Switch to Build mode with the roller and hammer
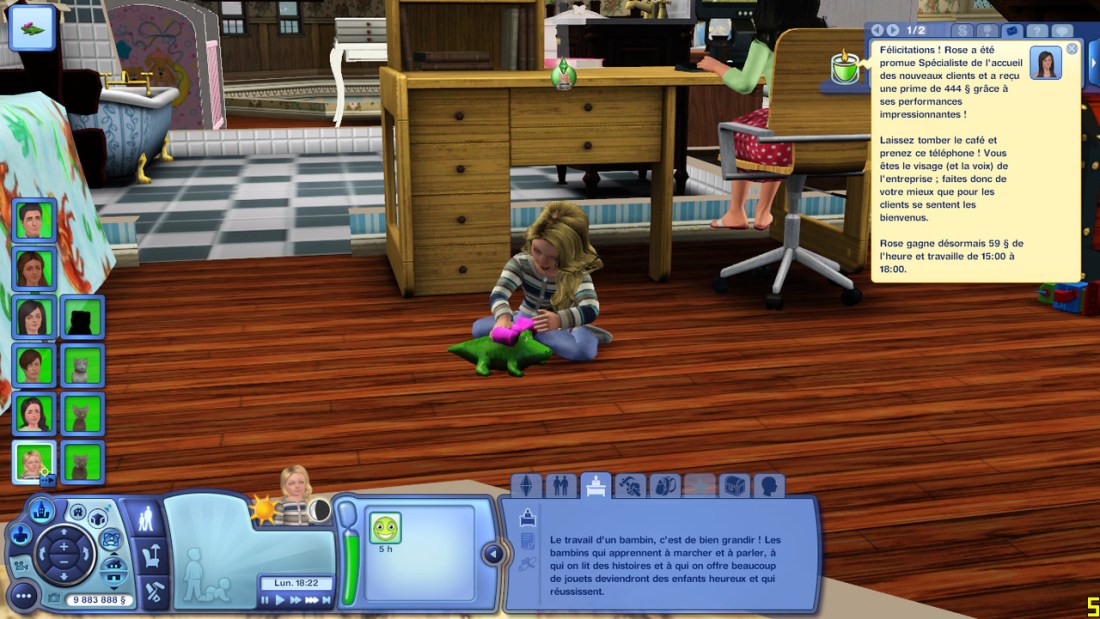 pos(155,588)
